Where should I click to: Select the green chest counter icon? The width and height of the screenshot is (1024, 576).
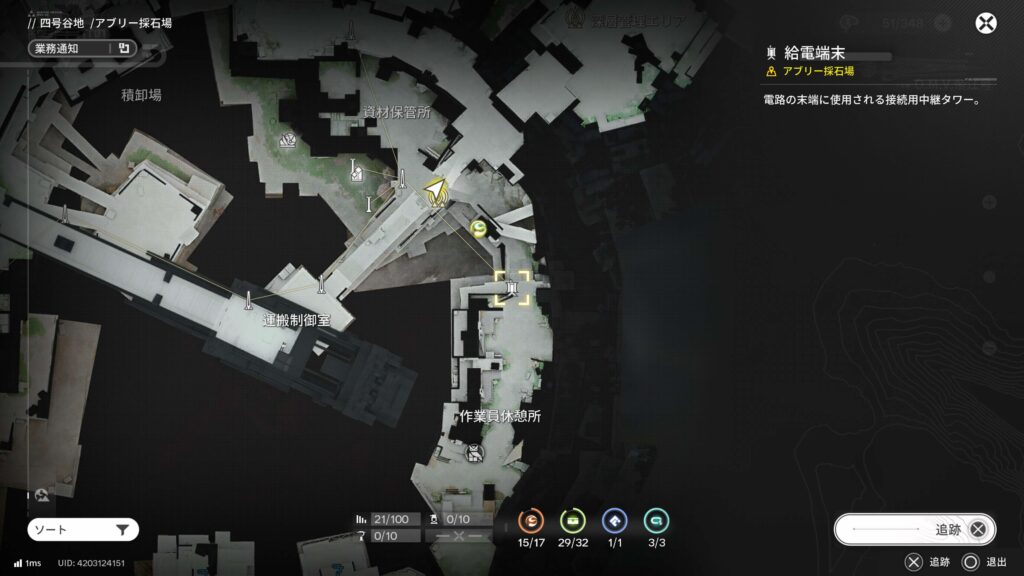573,520
